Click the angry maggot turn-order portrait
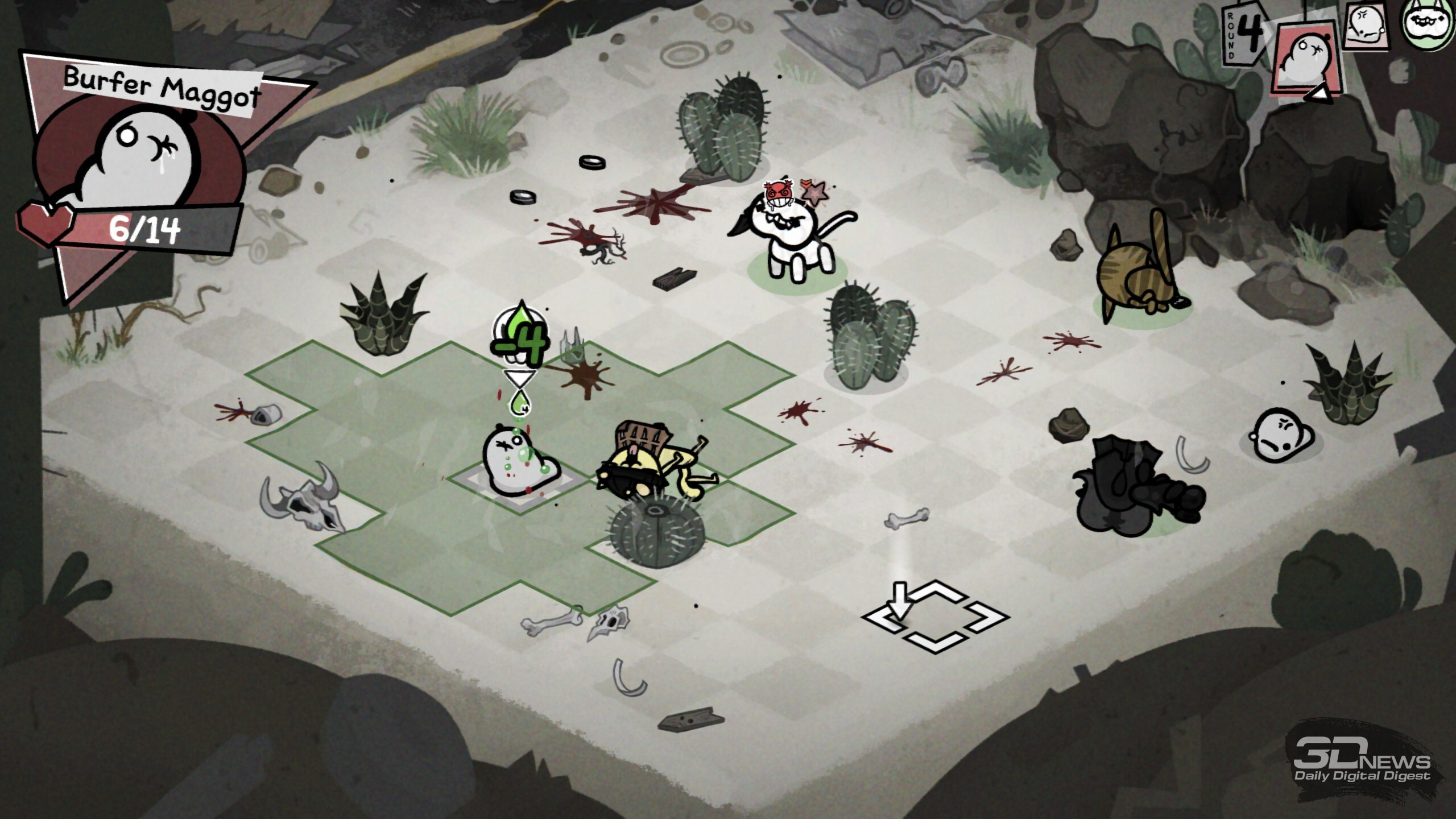 pyautogui.click(x=1366, y=26)
